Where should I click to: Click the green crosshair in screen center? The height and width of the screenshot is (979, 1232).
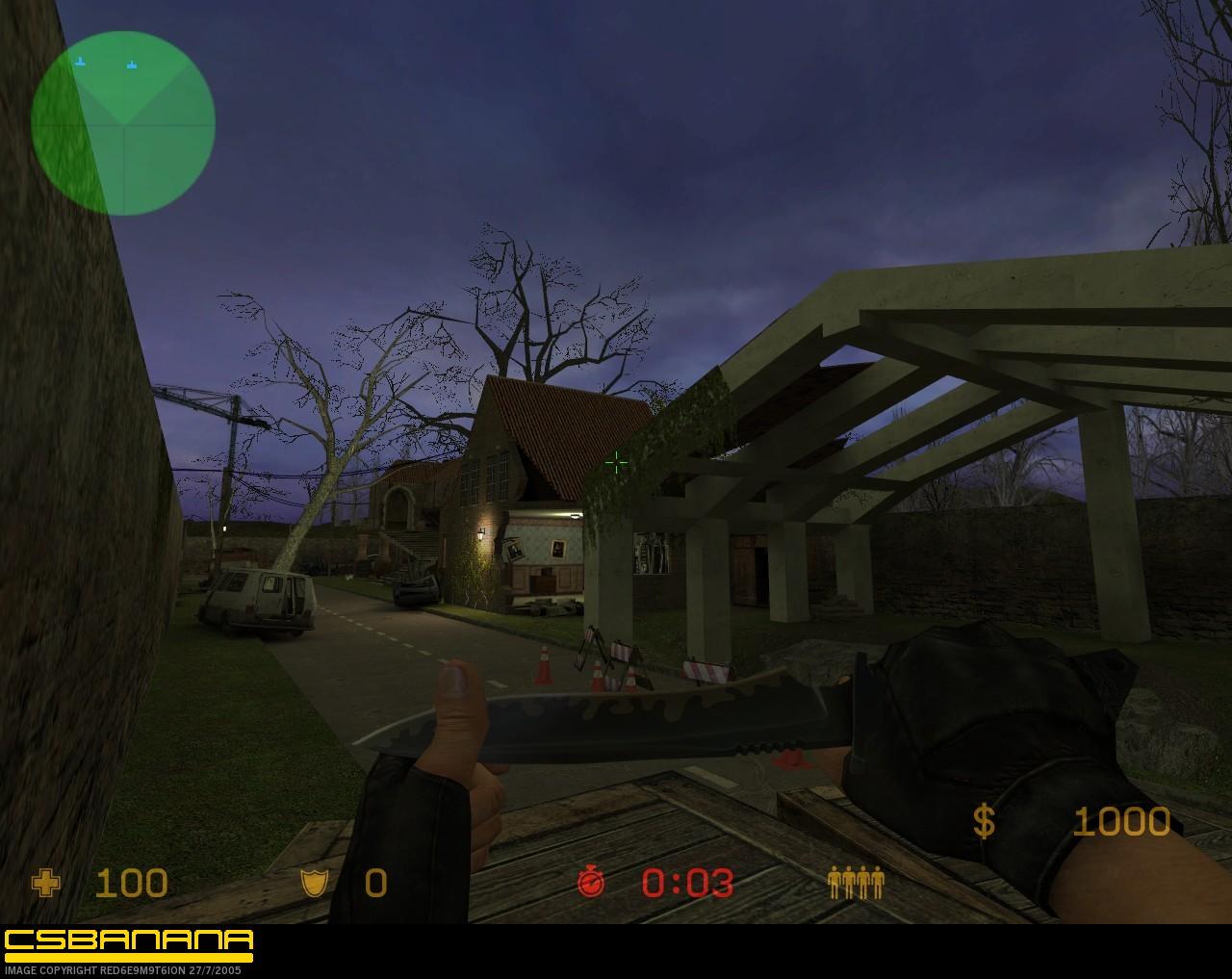coord(615,464)
